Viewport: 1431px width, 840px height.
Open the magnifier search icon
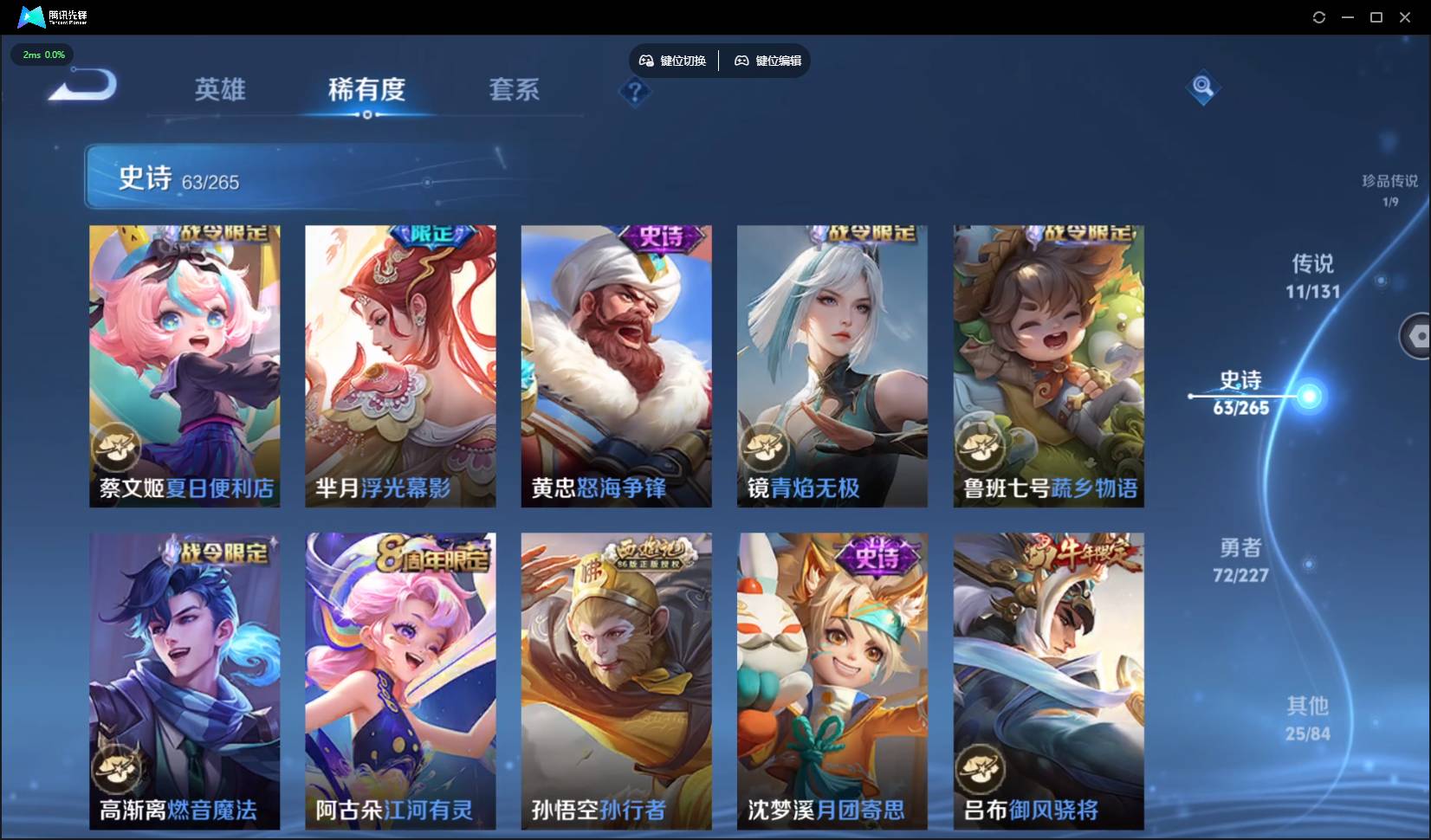click(x=1202, y=87)
